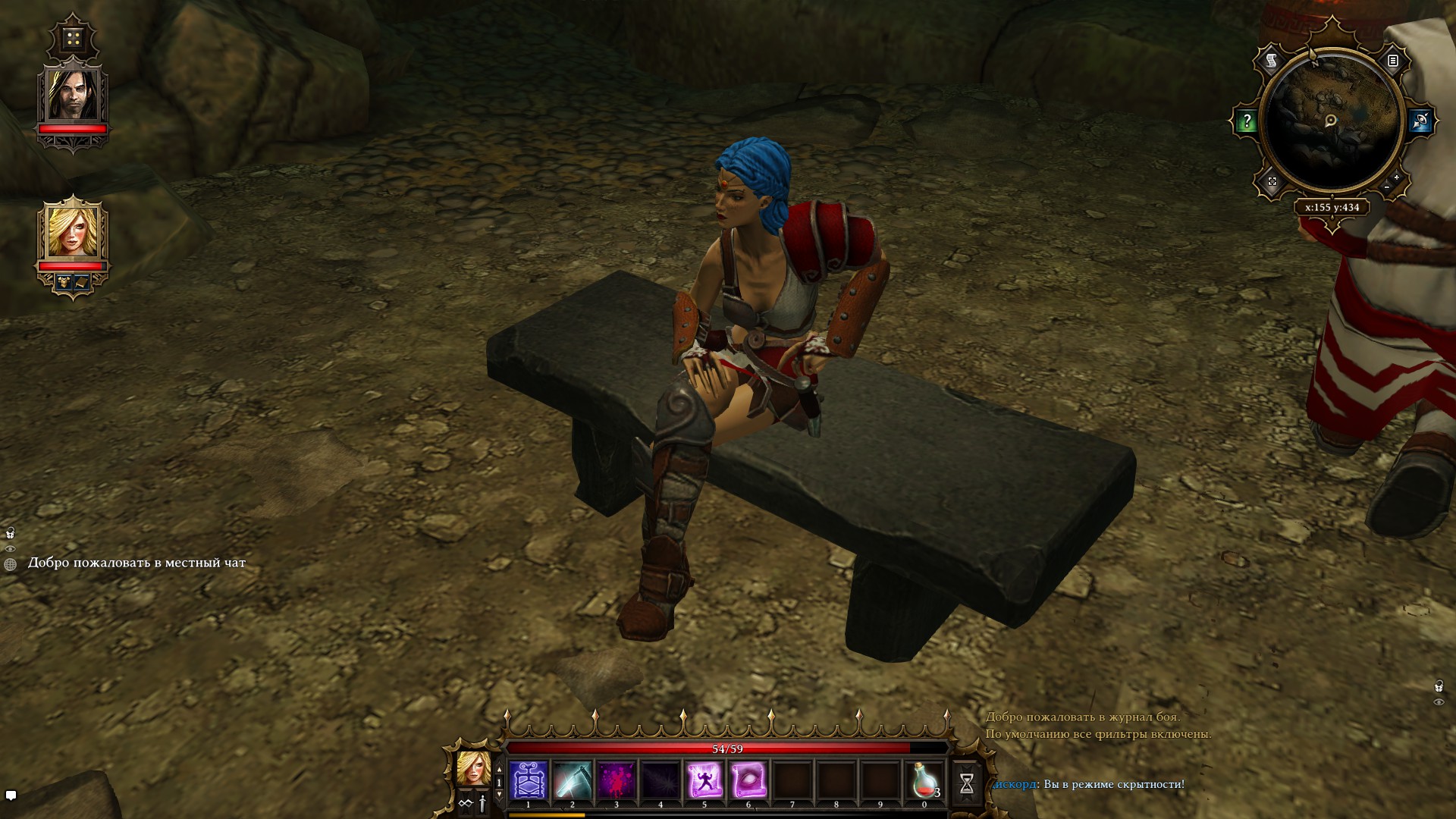Viewport: 1456px width, 819px height.
Task: Click the red 54/59 health bar above the hotbar
Action: coord(727,748)
